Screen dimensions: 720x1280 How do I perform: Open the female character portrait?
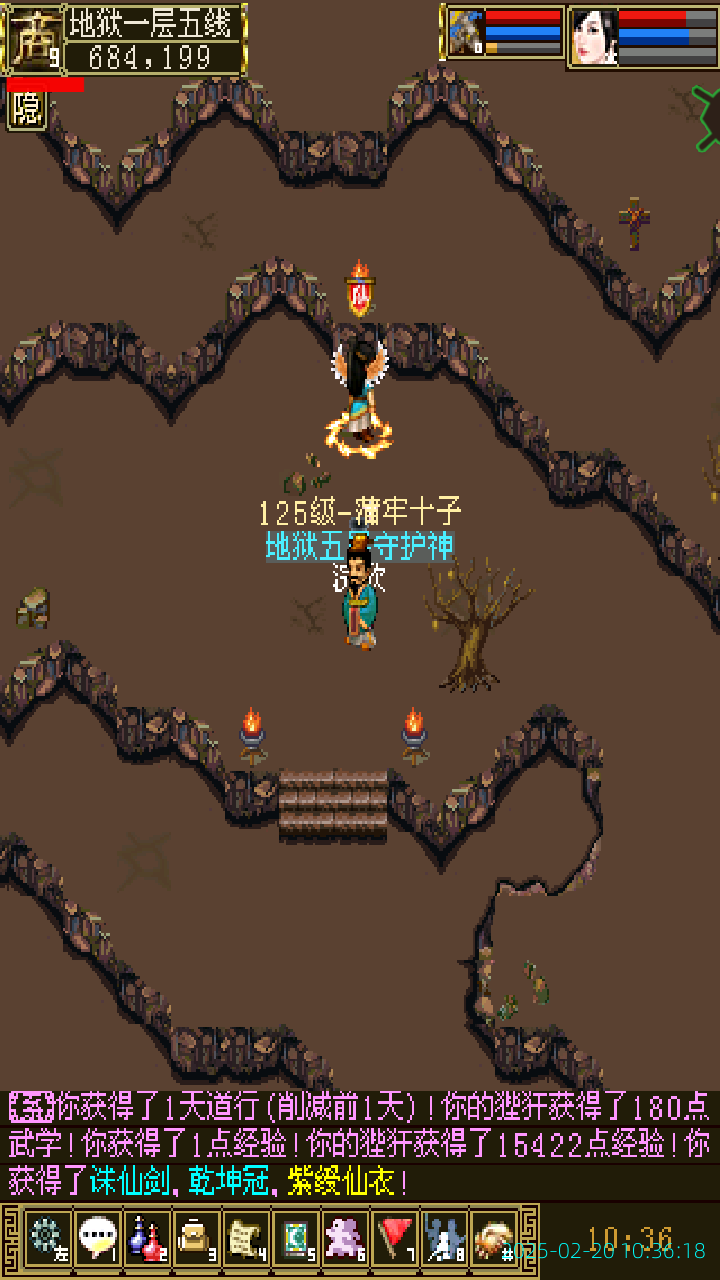click(593, 37)
